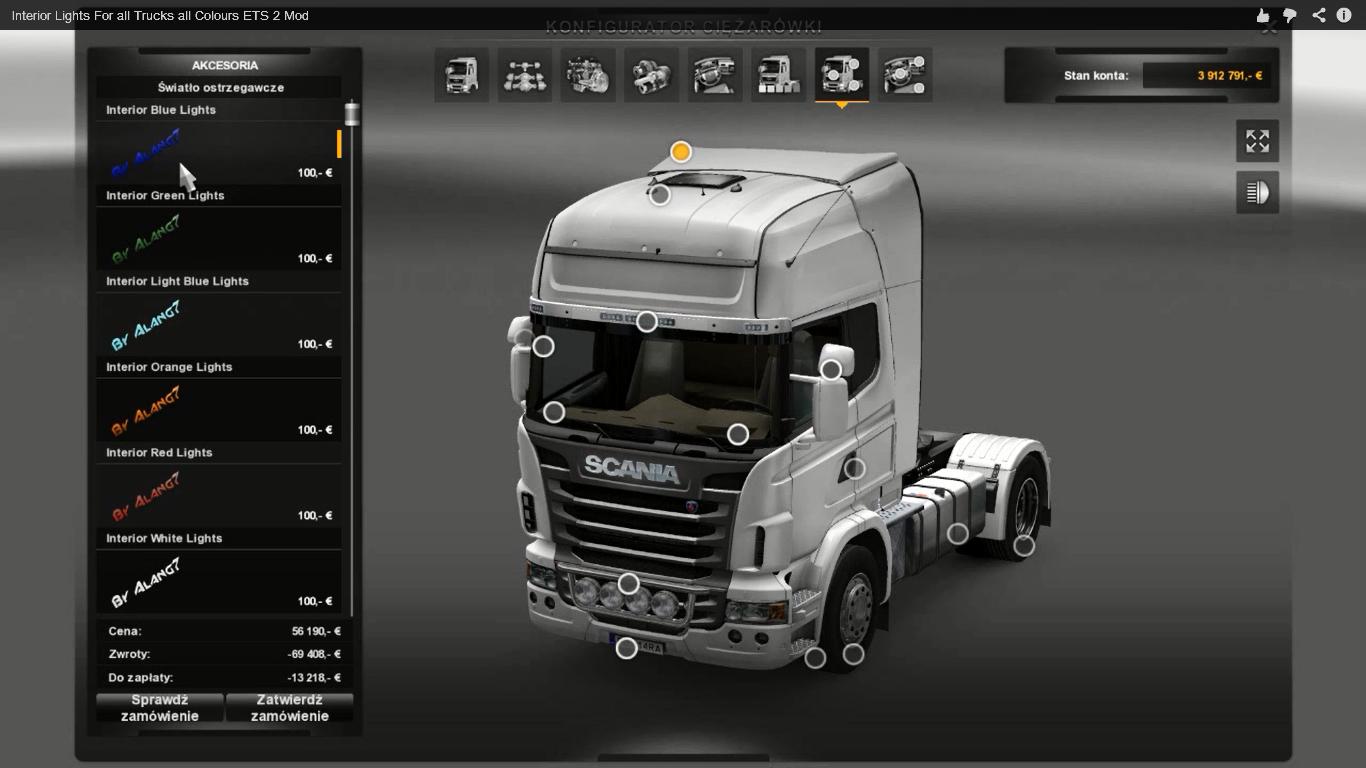
Task: Confirm order with Zatwierdź zamówienie
Action: (290, 706)
